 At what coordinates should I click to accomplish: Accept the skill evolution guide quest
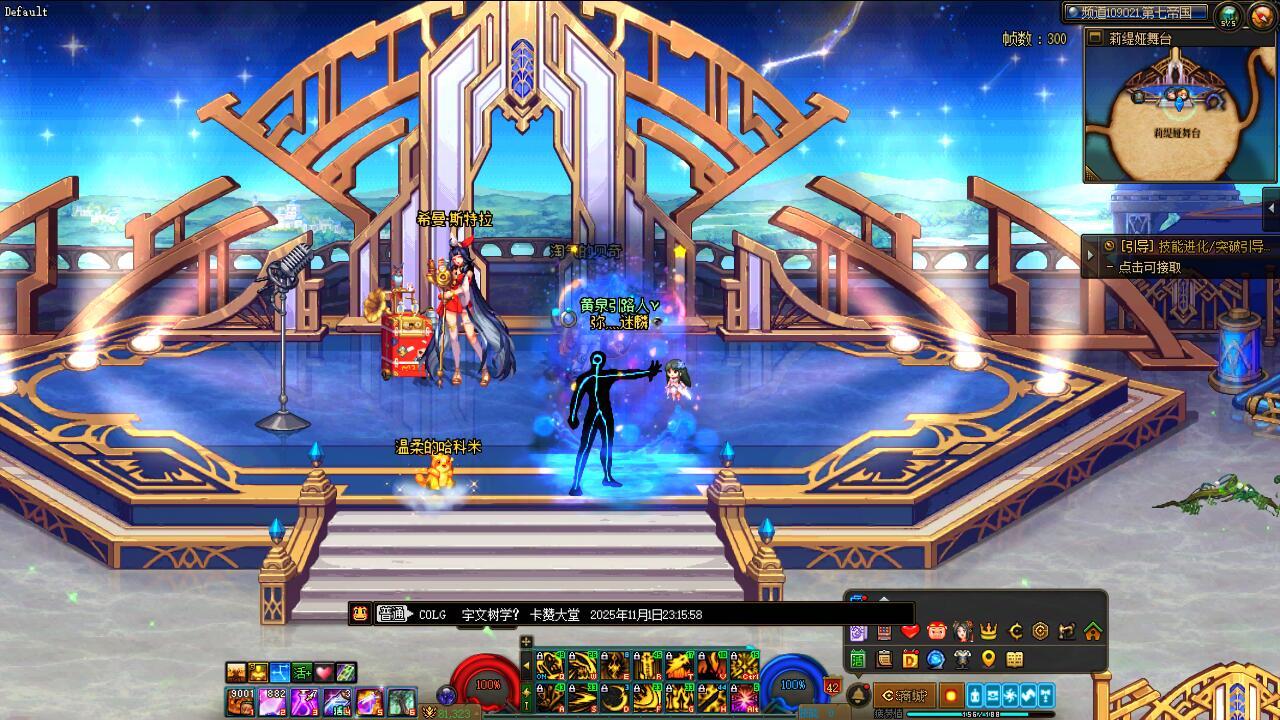pos(1185,246)
